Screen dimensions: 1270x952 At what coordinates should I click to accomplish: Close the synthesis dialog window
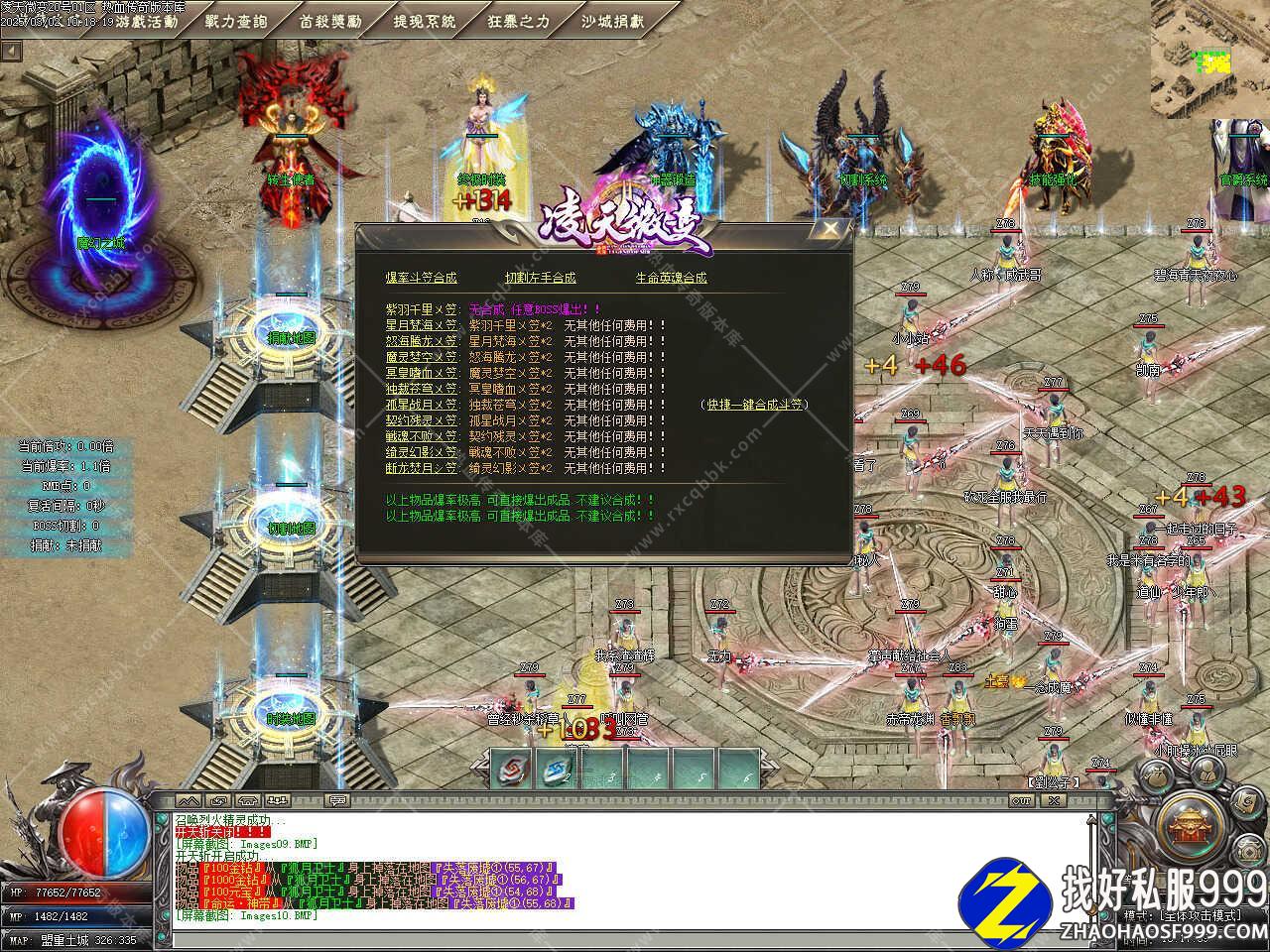(830, 230)
